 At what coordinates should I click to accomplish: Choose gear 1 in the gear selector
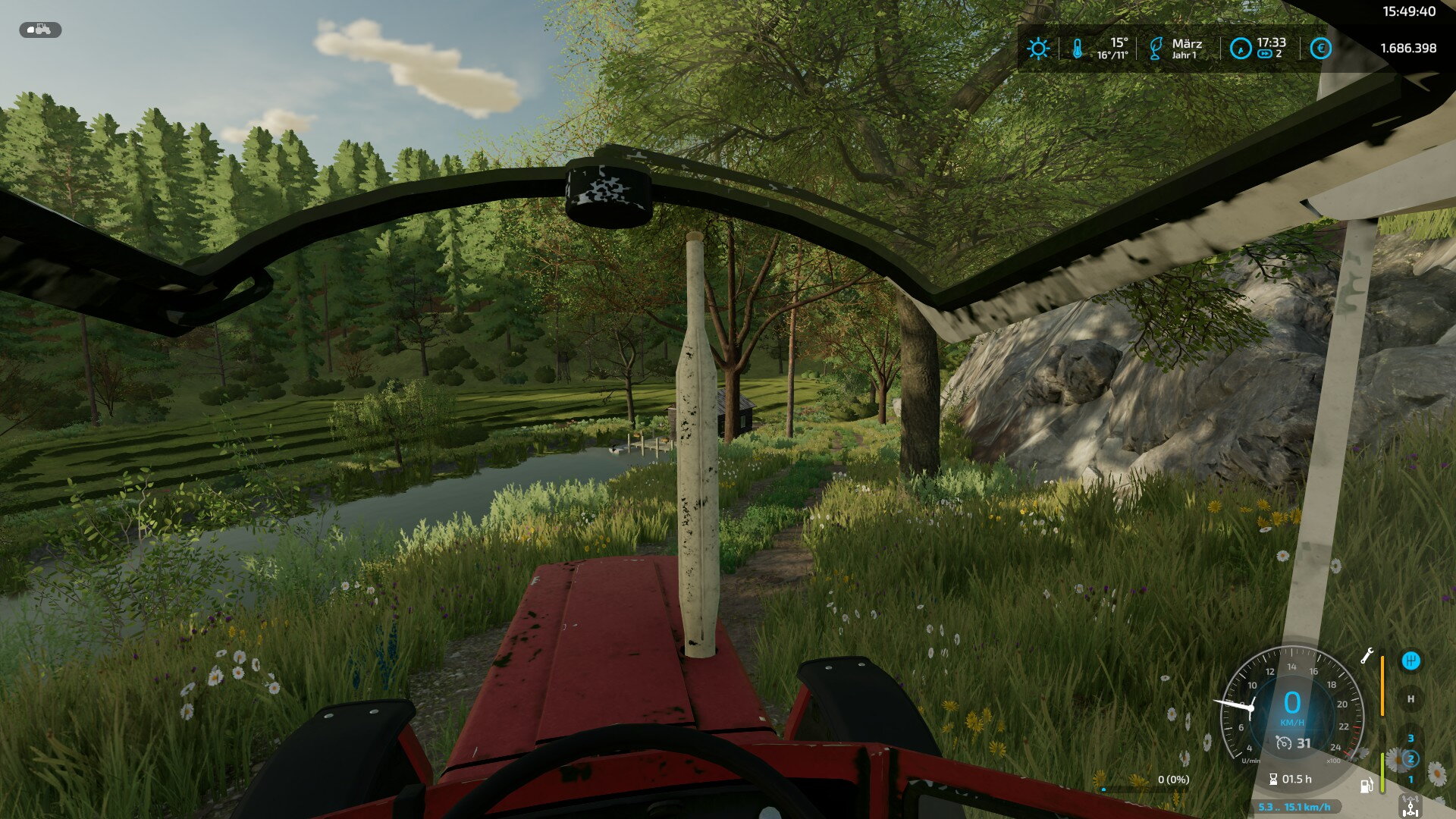(1410, 779)
